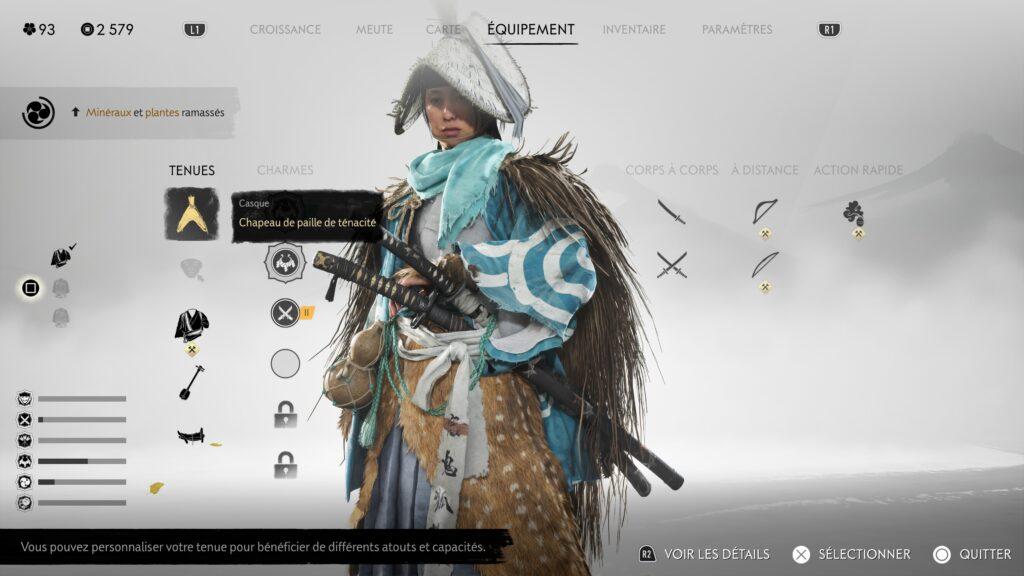Select the sword kit slot

(x=192, y=436)
